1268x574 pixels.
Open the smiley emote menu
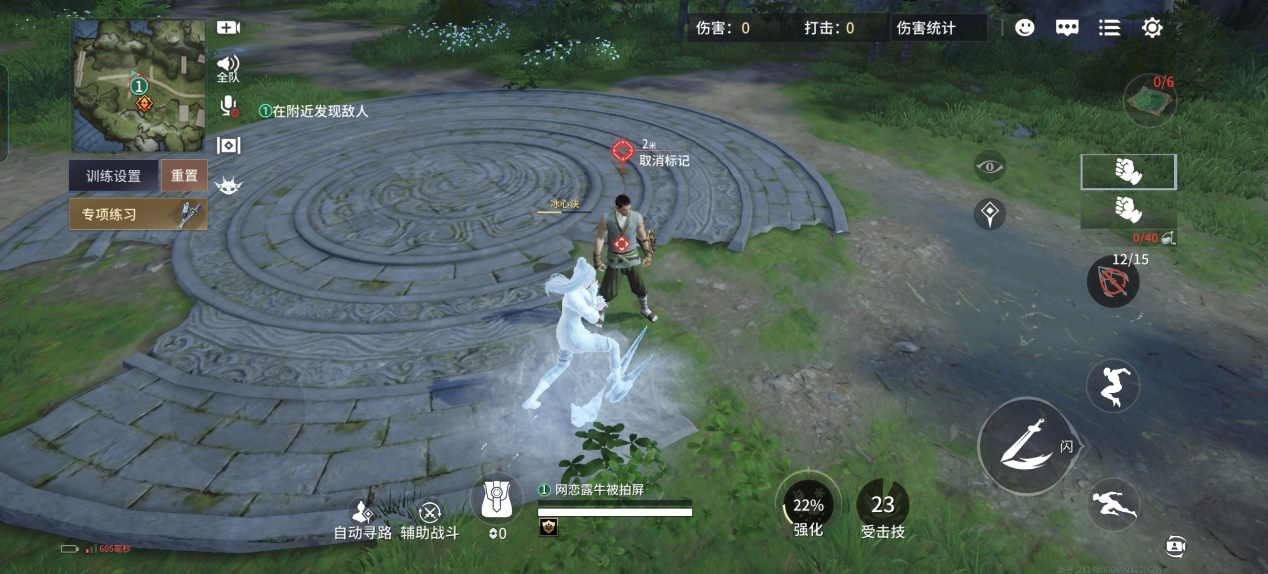pos(1024,28)
